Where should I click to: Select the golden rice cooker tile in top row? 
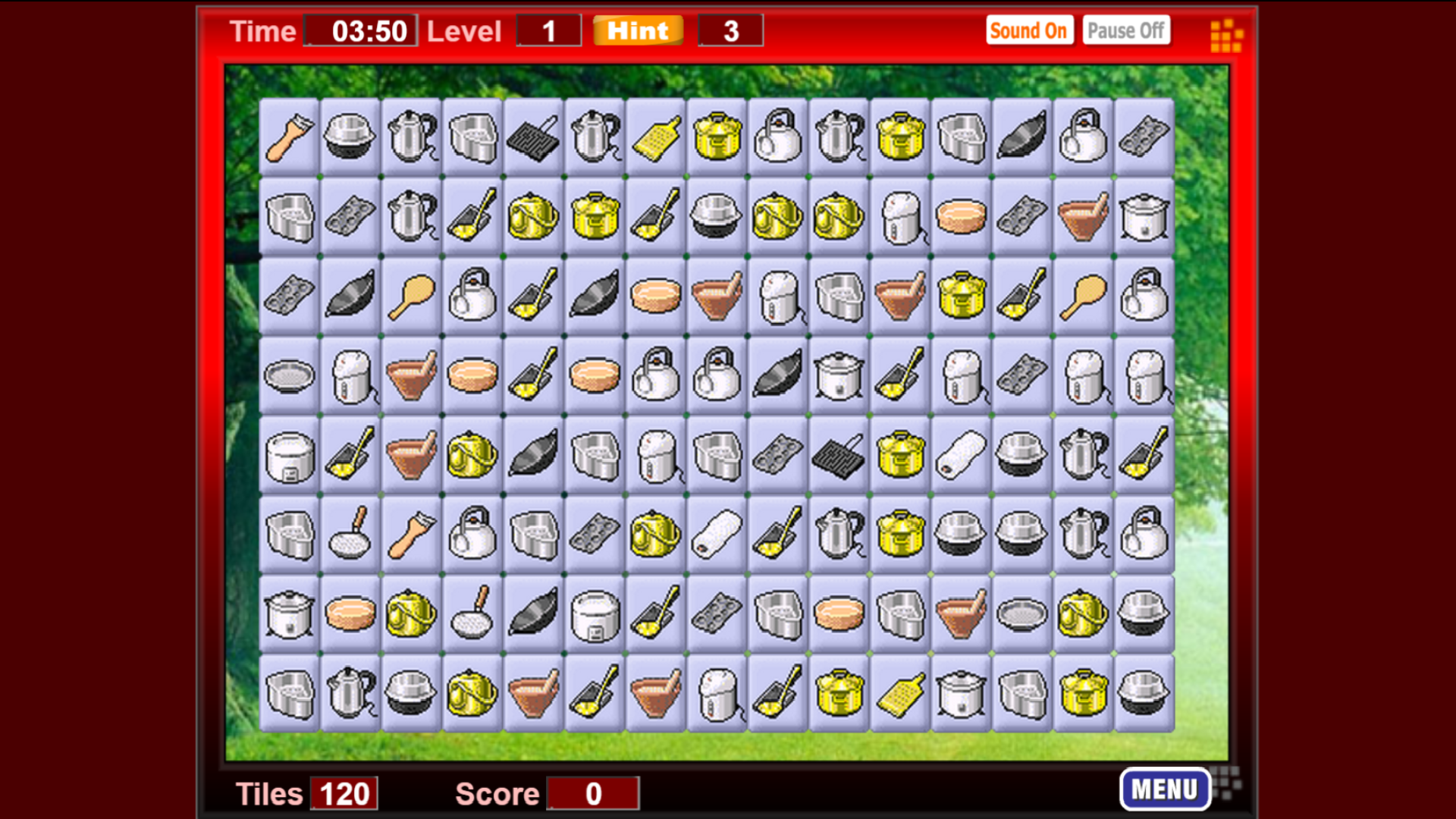717,138
